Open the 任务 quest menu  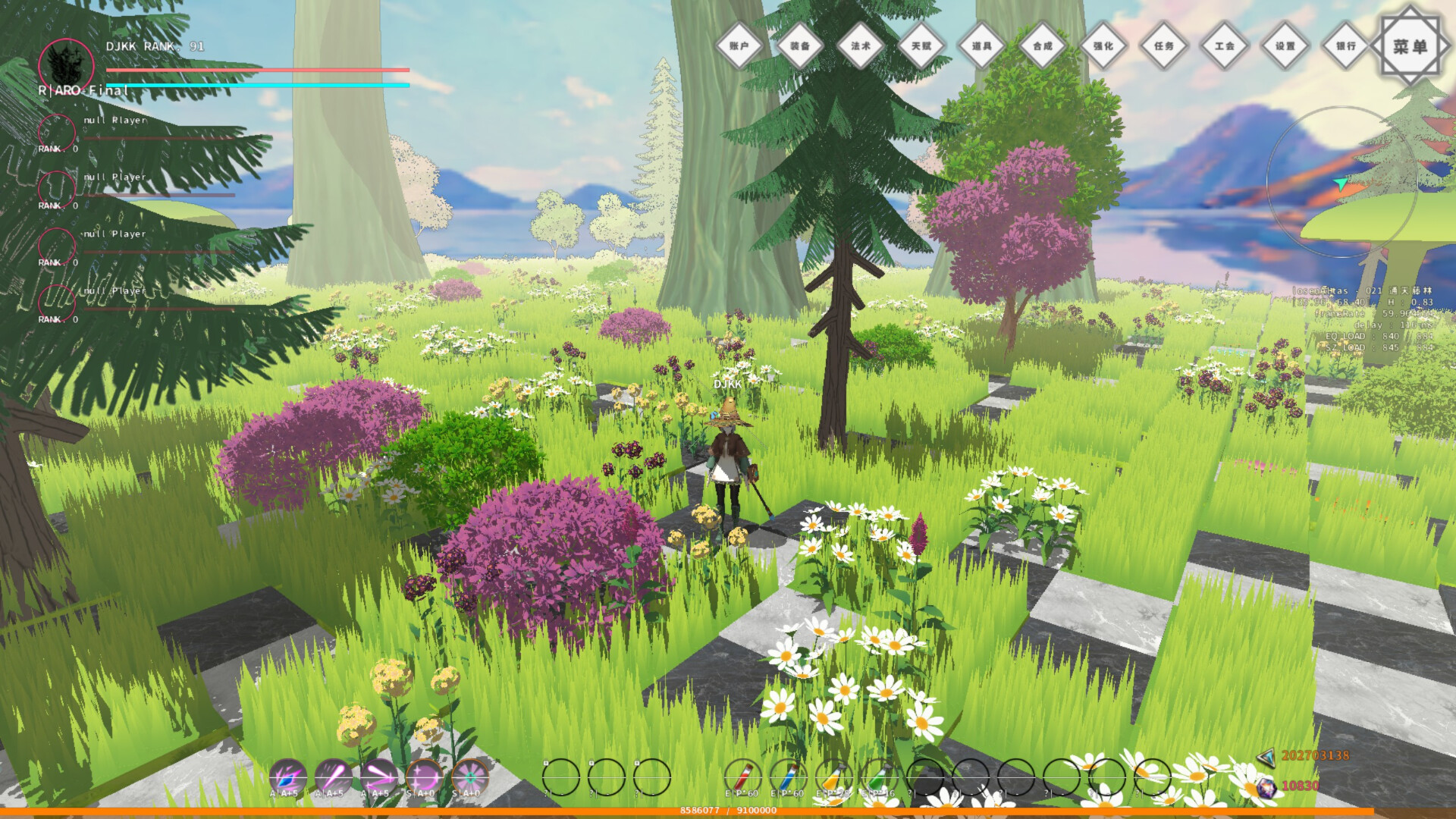click(x=1165, y=45)
